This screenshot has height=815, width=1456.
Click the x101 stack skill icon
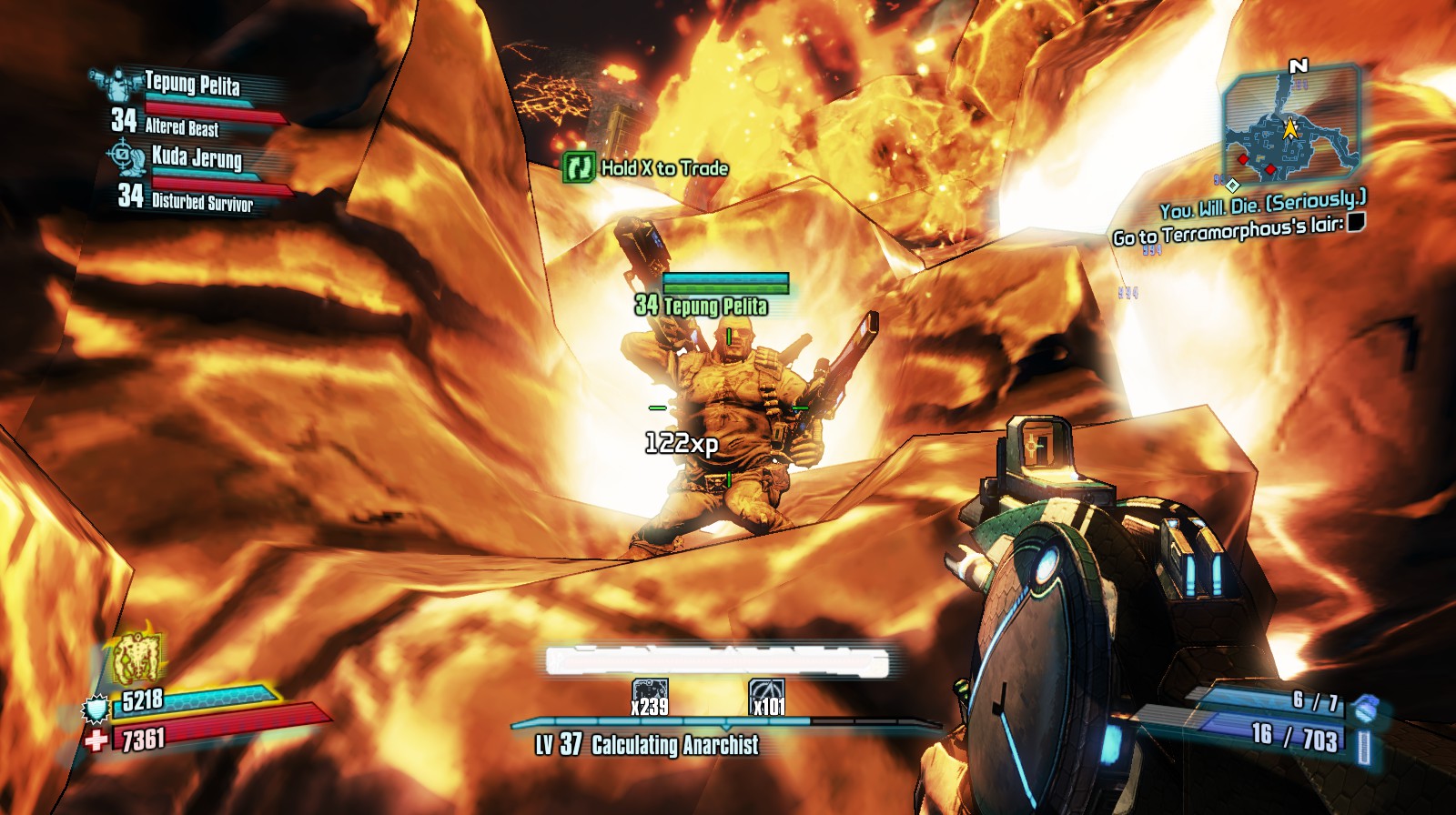766,696
